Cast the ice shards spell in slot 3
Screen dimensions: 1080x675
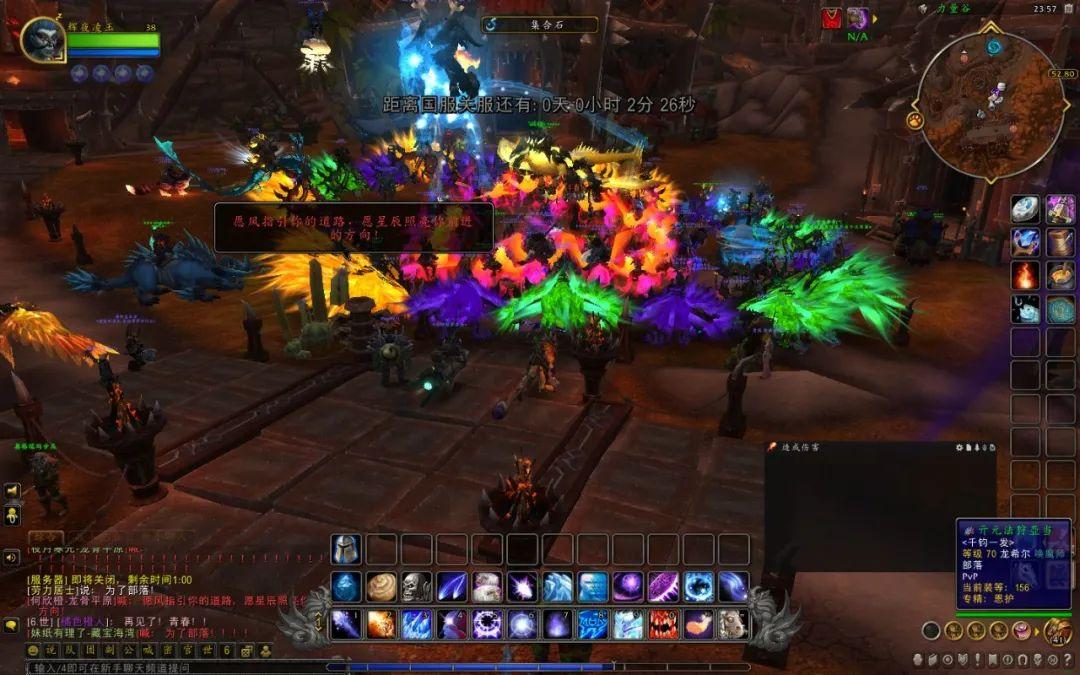[416, 624]
